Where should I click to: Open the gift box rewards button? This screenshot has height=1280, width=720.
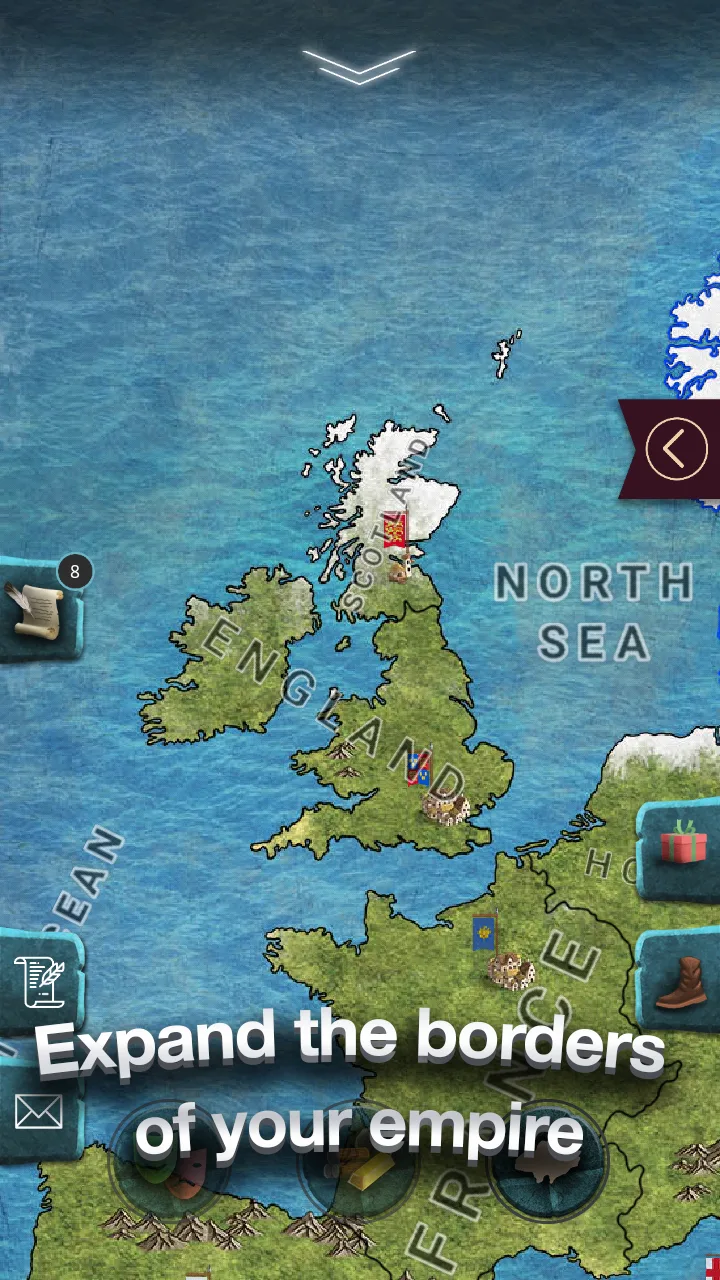pyautogui.click(x=682, y=844)
